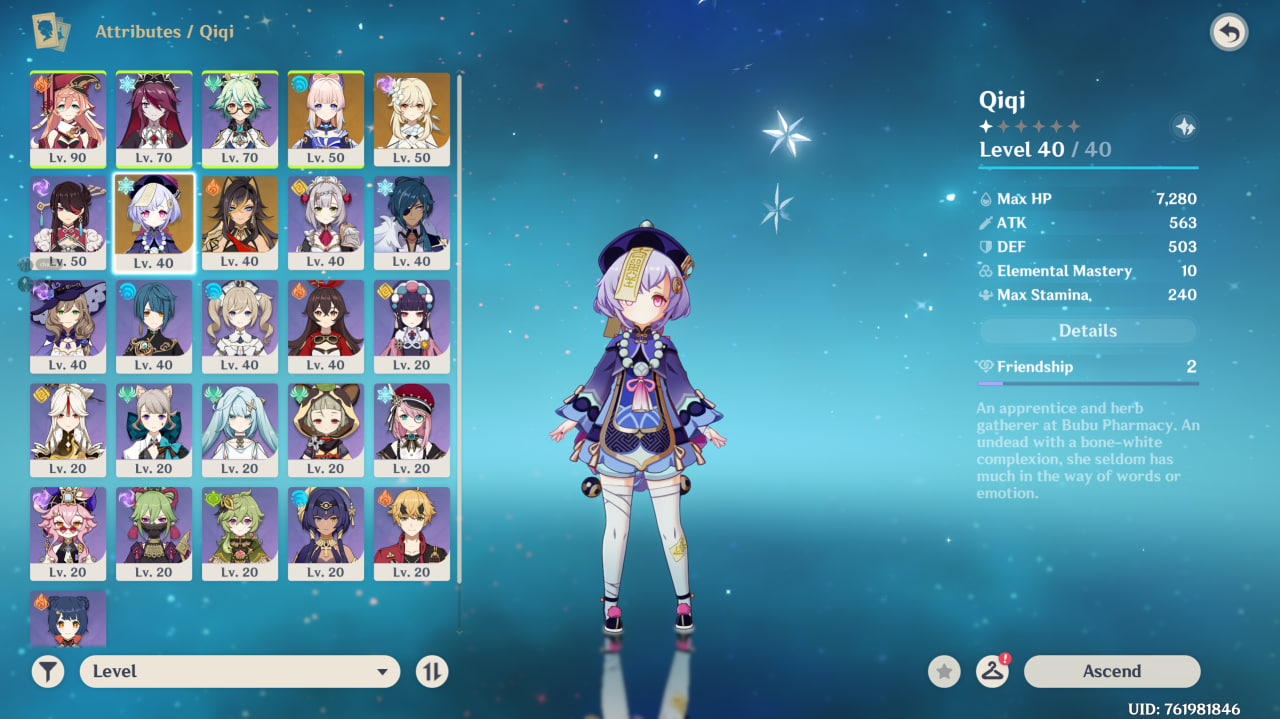
Task: Open the character filter funnel
Action: [48, 671]
